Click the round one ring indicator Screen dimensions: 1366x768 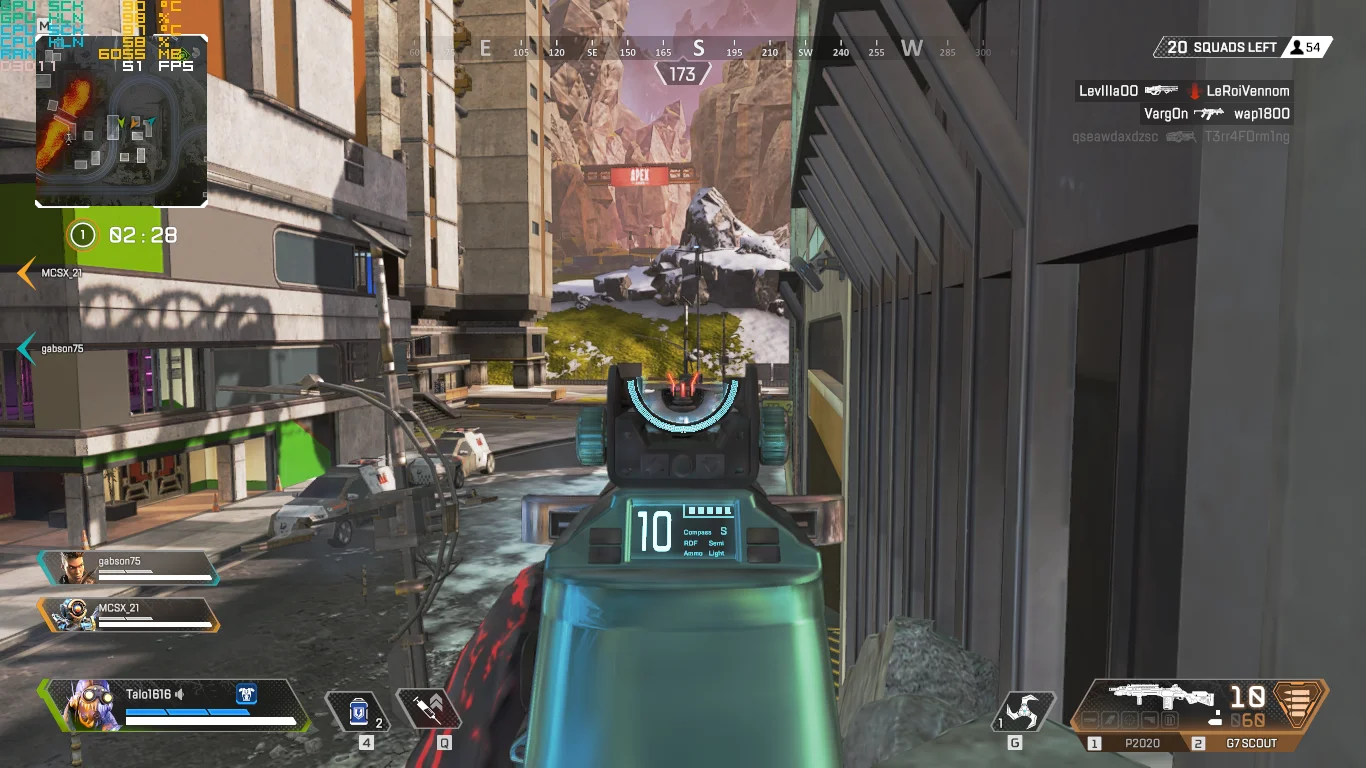[x=82, y=235]
